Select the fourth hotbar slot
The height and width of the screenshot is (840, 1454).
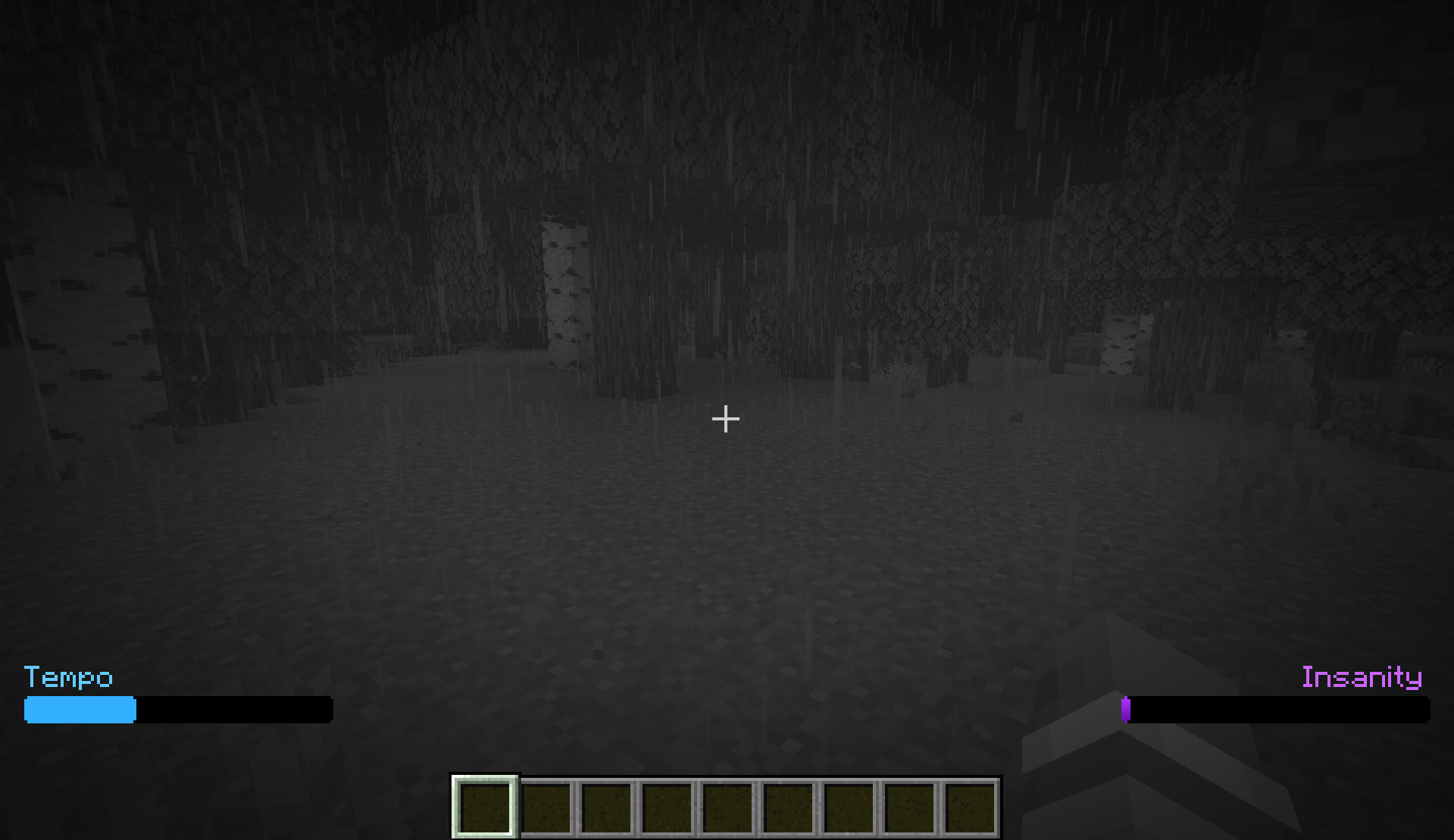pos(667,807)
